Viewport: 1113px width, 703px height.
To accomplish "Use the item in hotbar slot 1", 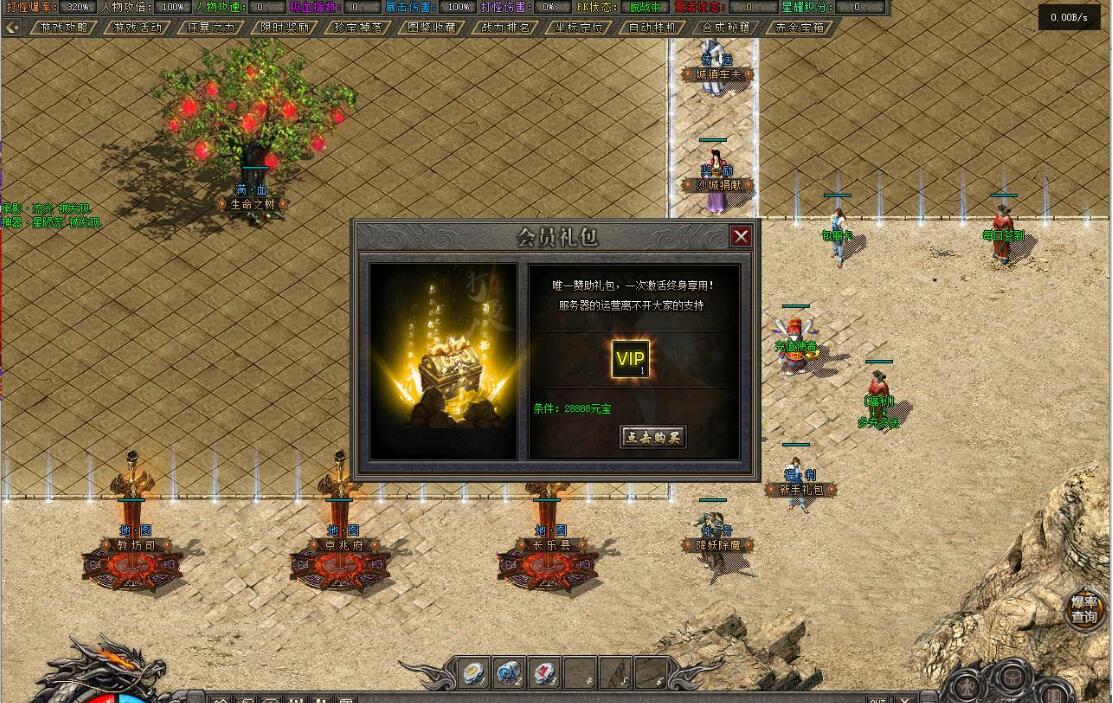I will click(x=474, y=673).
